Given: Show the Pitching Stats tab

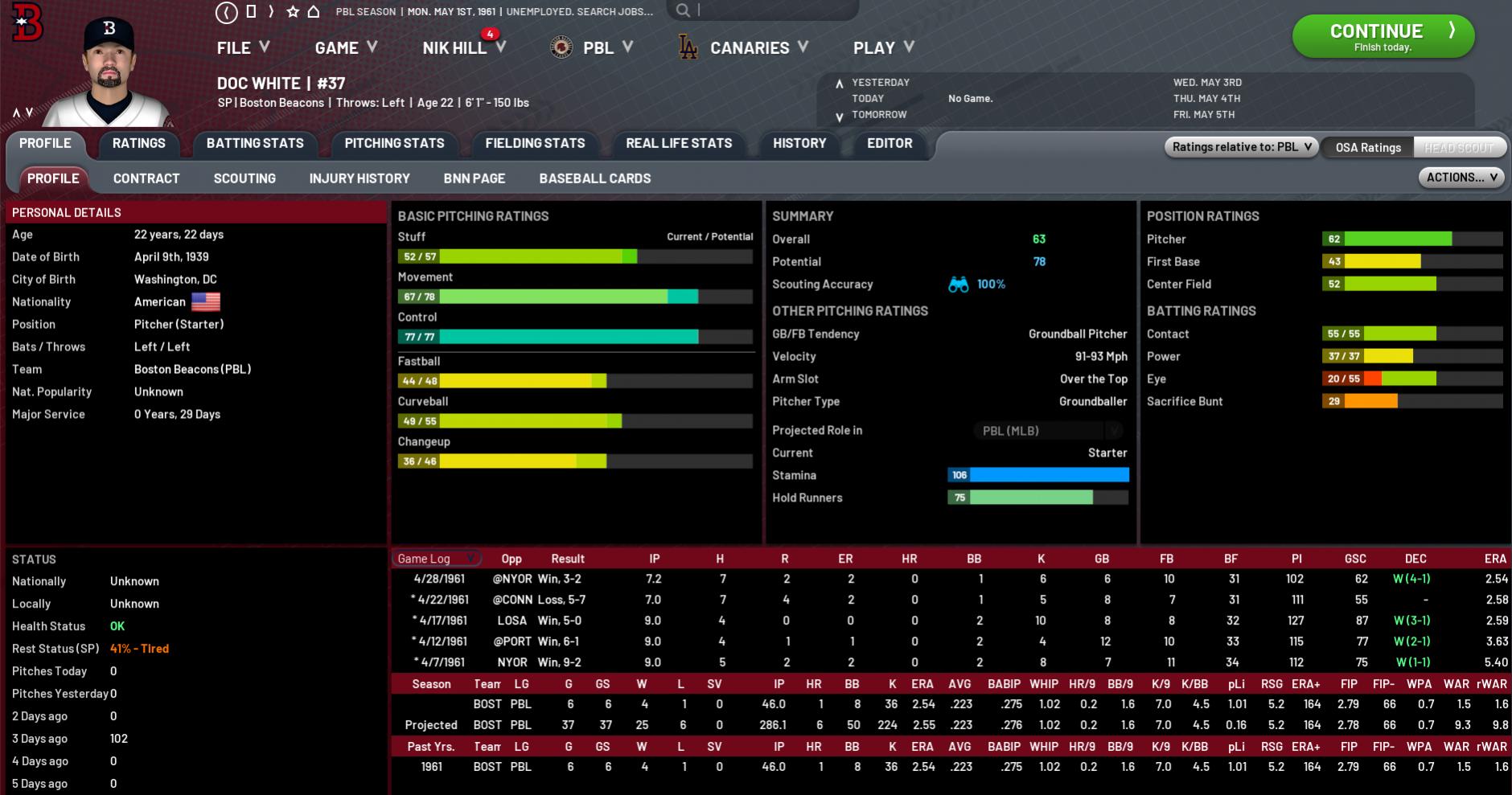Looking at the screenshot, I should 394,143.
